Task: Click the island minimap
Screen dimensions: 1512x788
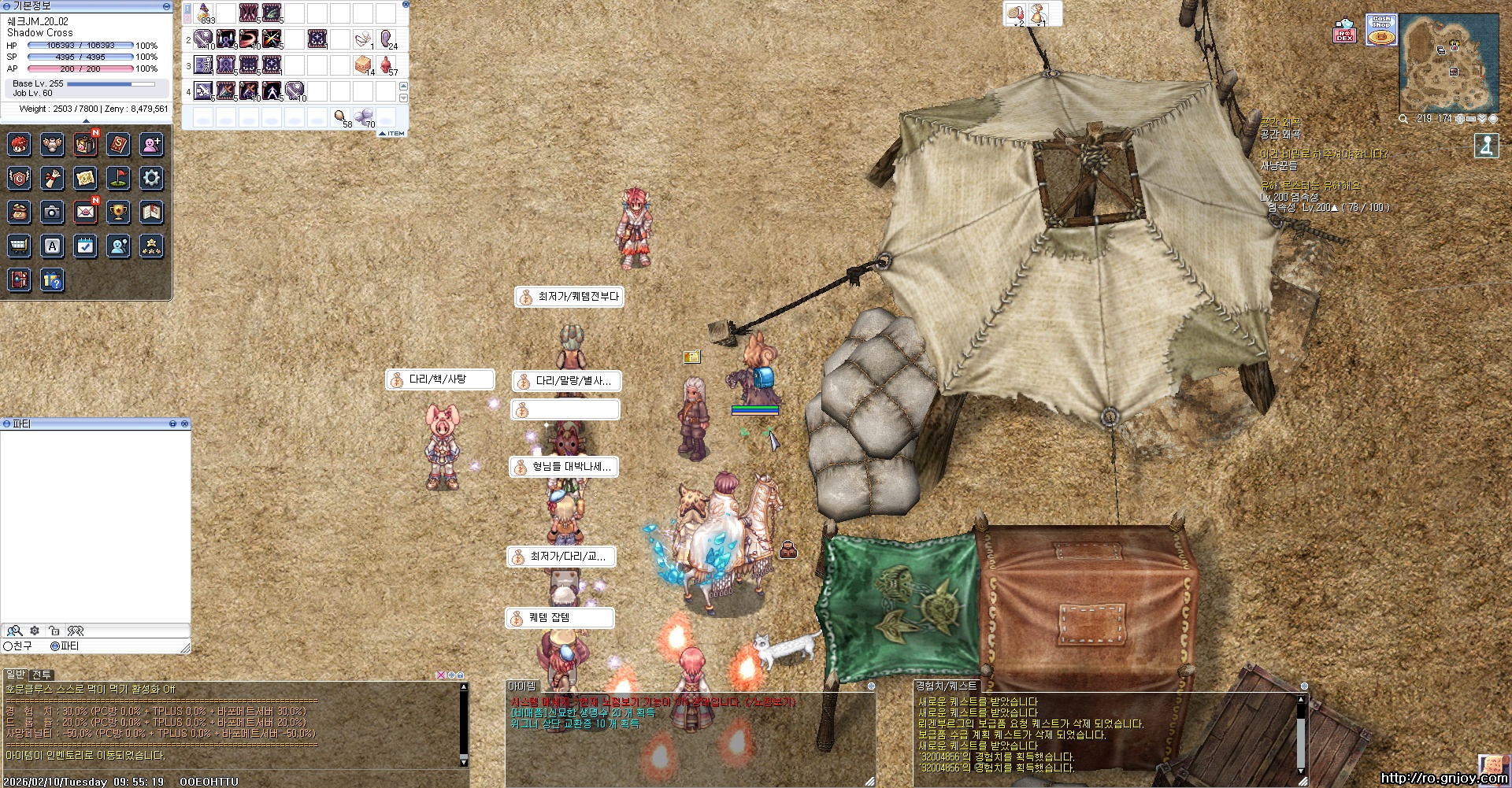Action: [1448, 65]
